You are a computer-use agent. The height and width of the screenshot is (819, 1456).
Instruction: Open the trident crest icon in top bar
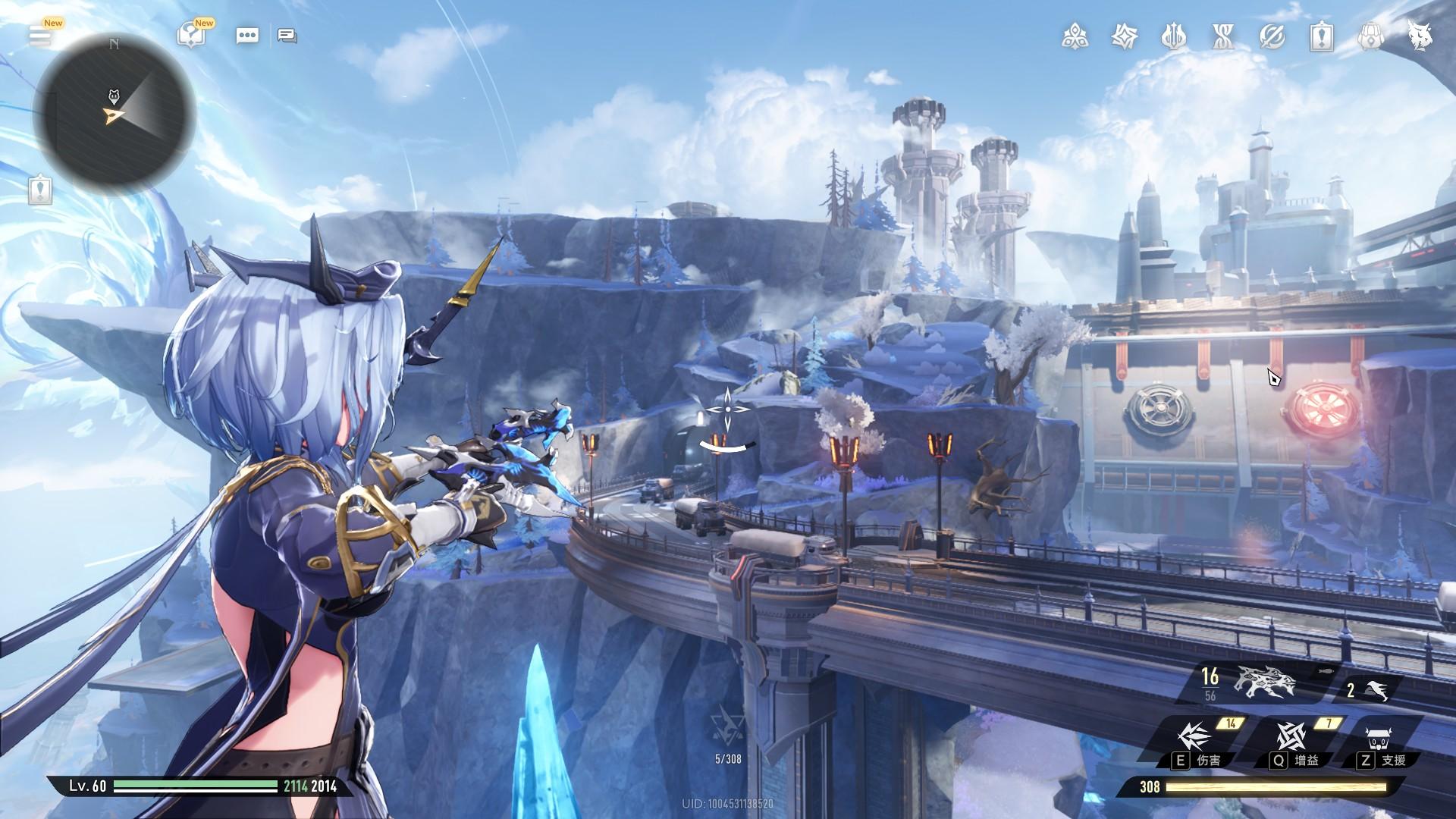coord(1174,36)
